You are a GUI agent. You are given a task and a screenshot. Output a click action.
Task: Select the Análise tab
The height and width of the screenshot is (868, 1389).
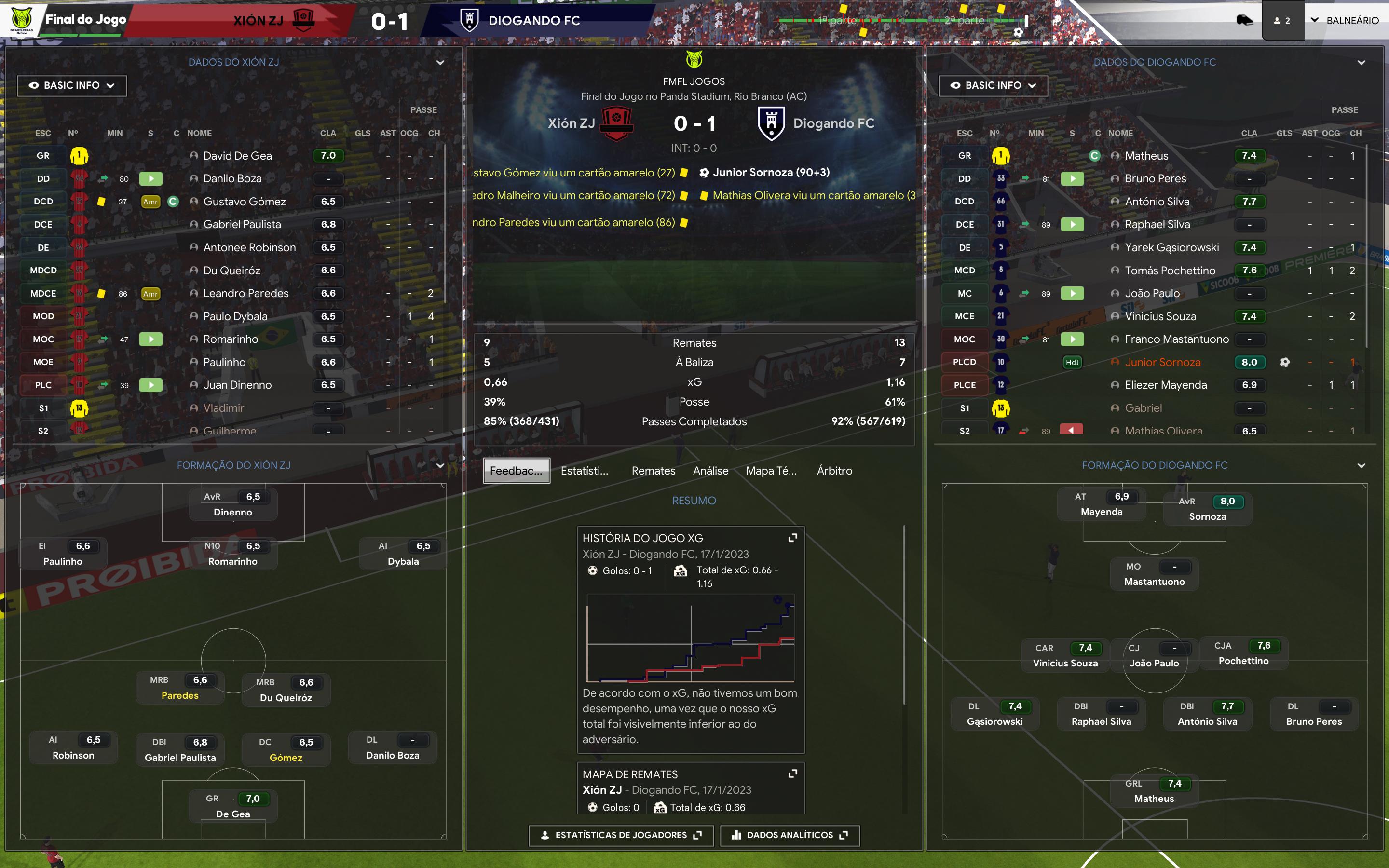point(710,471)
